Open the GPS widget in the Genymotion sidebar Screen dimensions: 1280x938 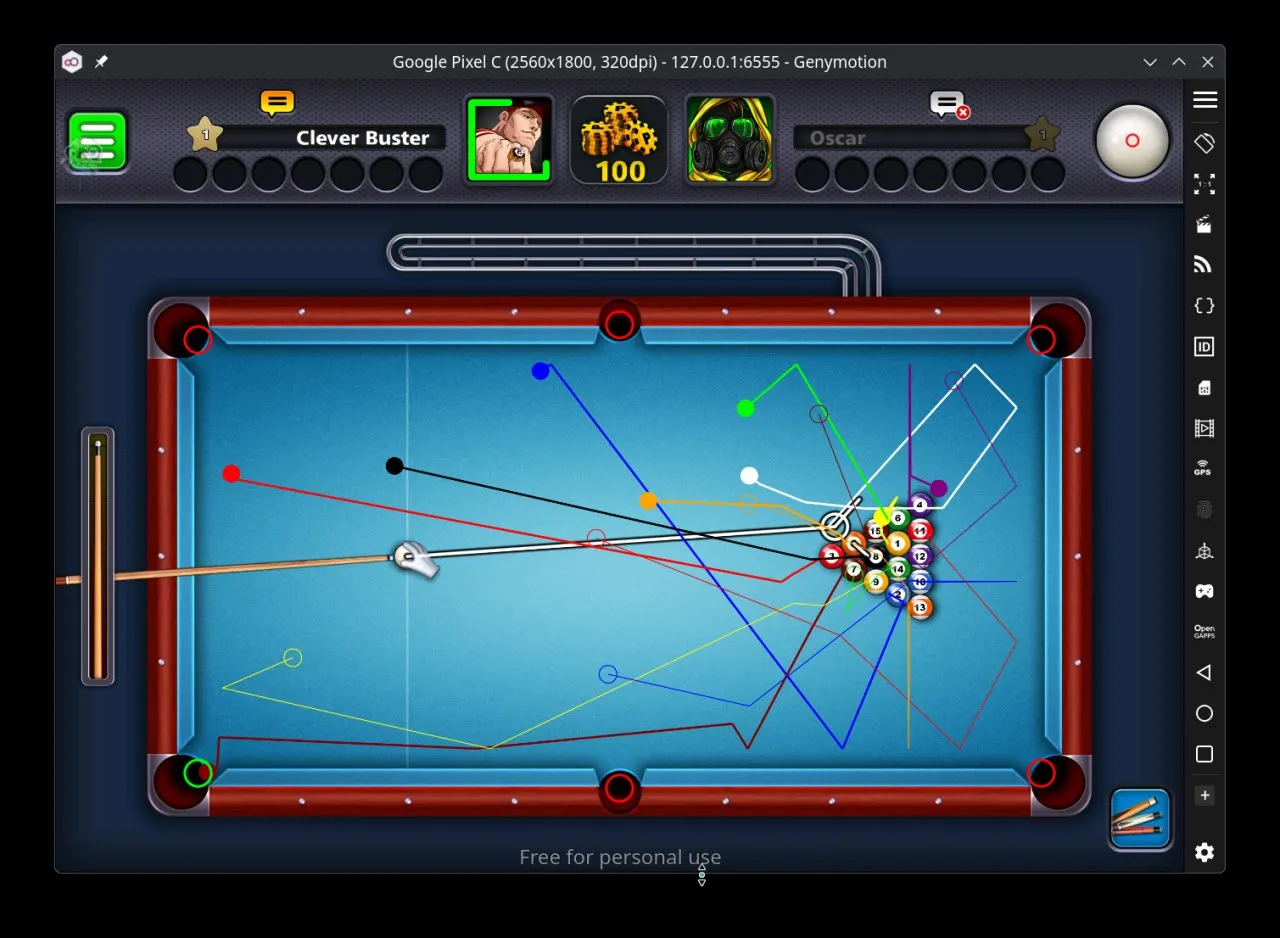pyautogui.click(x=1204, y=466)
